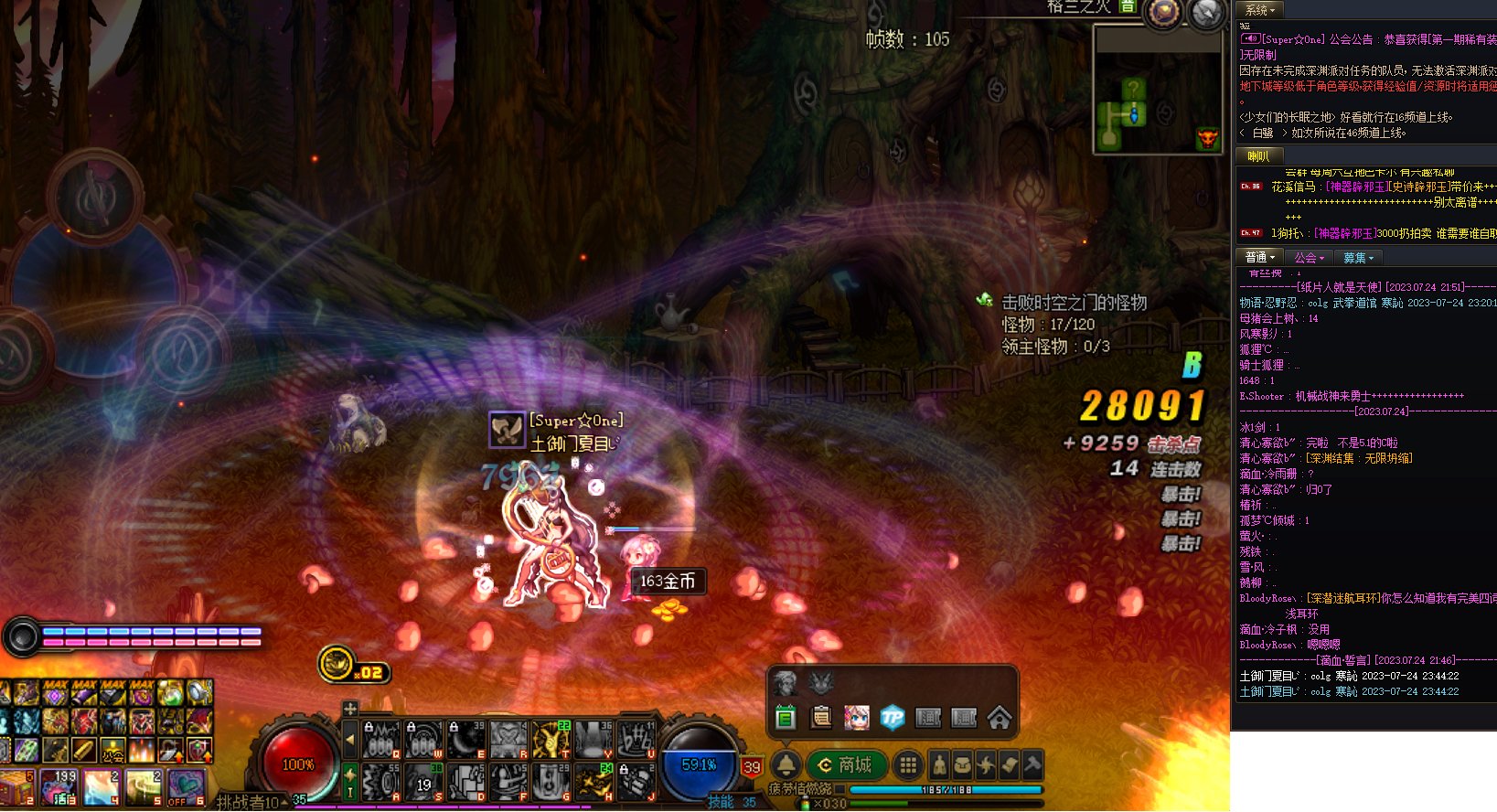Open the grid menu button

click(x=907, y=764)
